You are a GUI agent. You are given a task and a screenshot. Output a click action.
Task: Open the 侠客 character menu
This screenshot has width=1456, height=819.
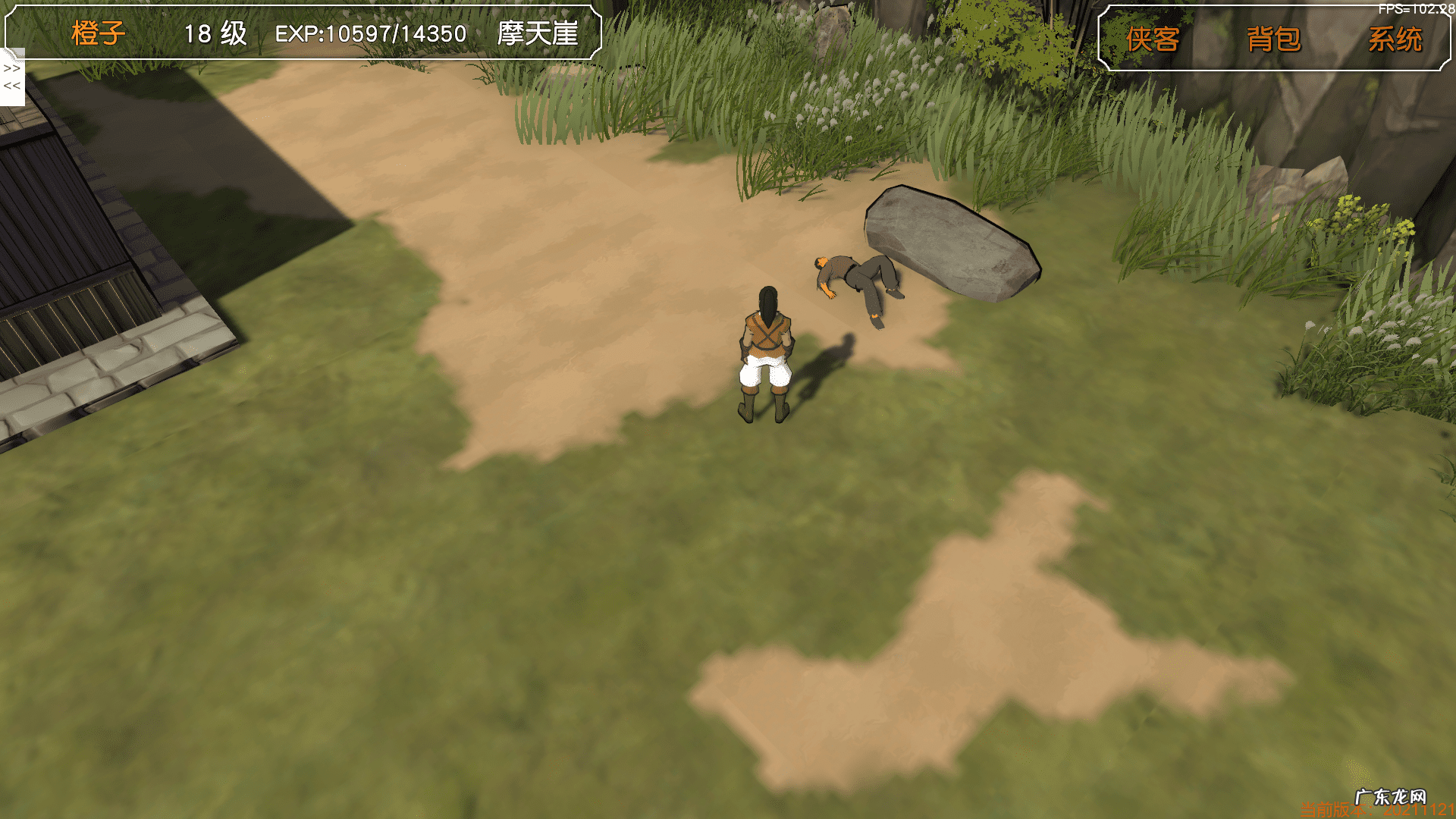1152,39
